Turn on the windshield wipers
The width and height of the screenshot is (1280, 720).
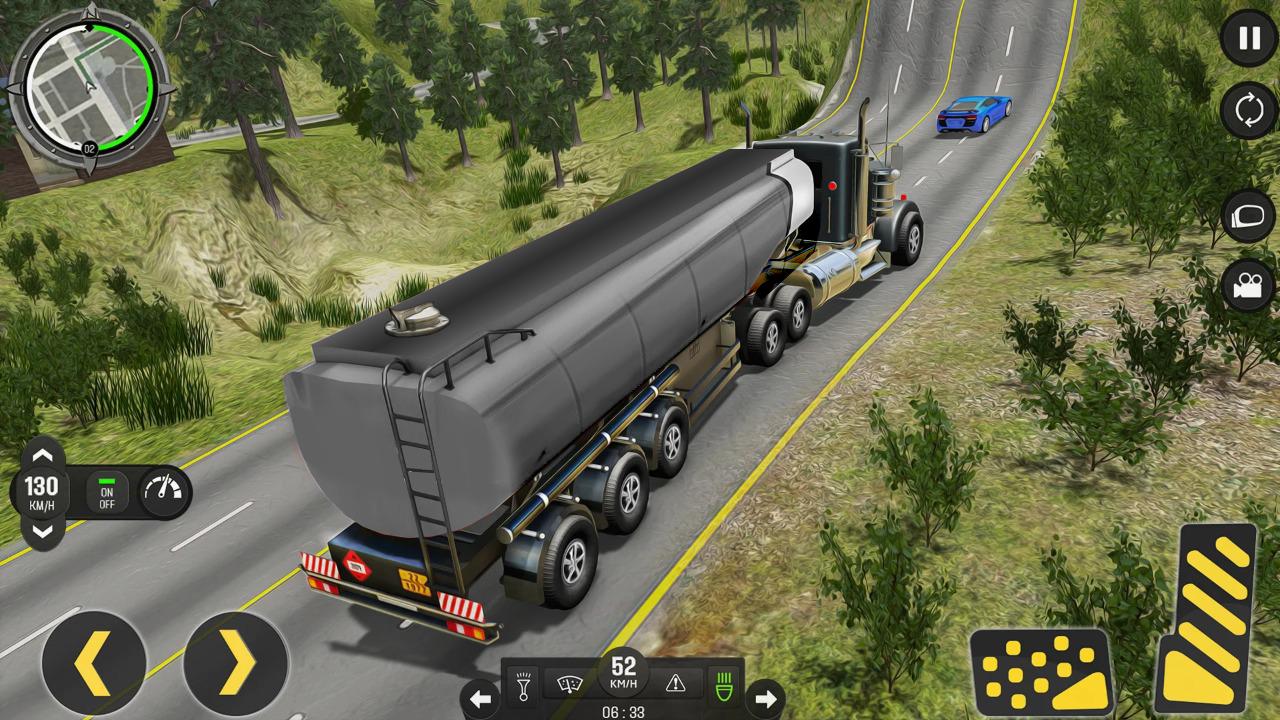click(x=572, y=683)
